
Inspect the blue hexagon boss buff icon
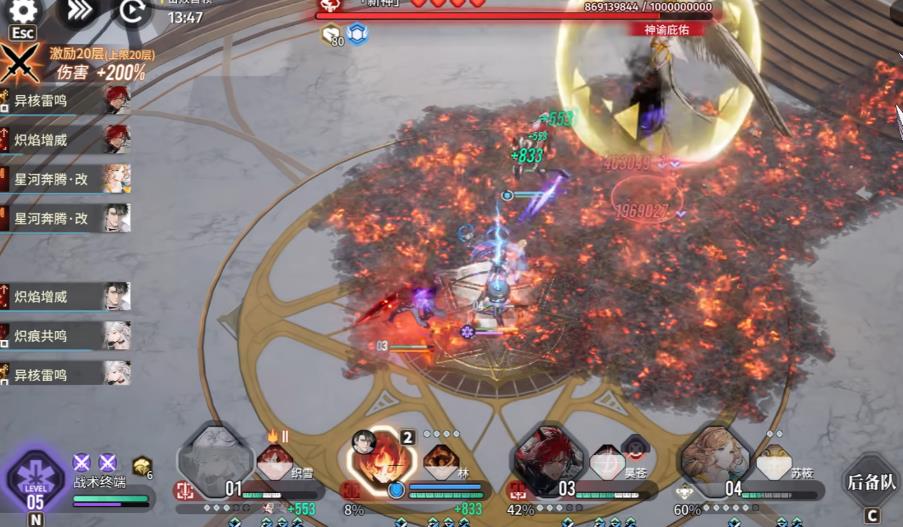click(x=357, y=34)
